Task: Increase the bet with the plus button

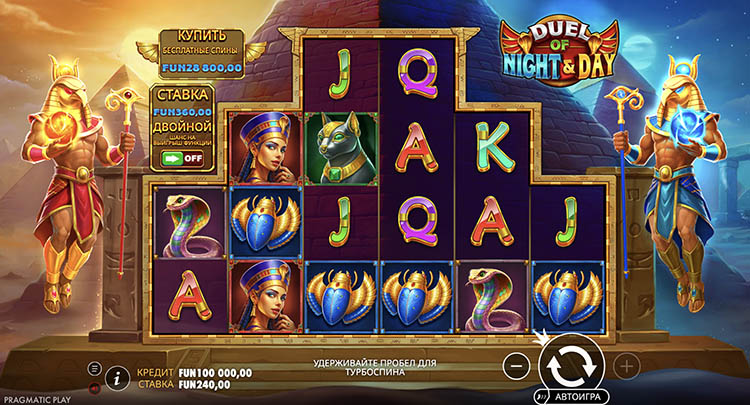Action: coord(626,366)
